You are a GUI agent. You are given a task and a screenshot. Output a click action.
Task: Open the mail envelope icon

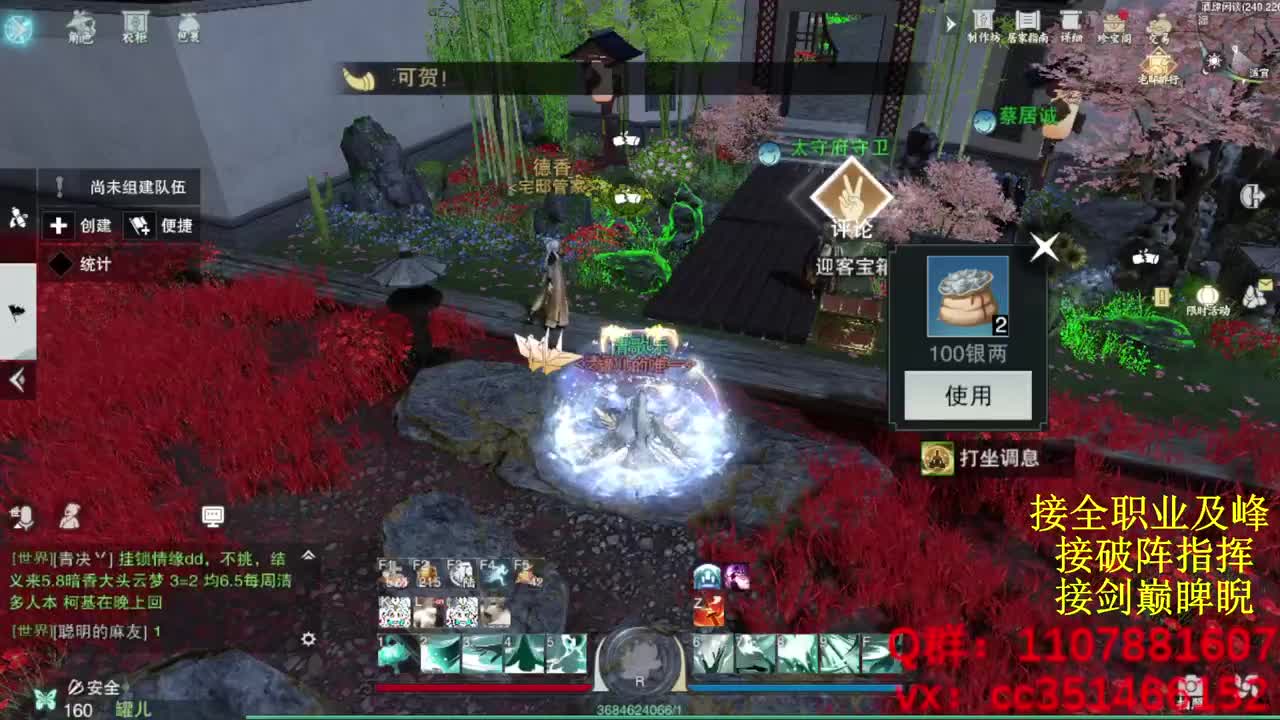[1266, 285]
